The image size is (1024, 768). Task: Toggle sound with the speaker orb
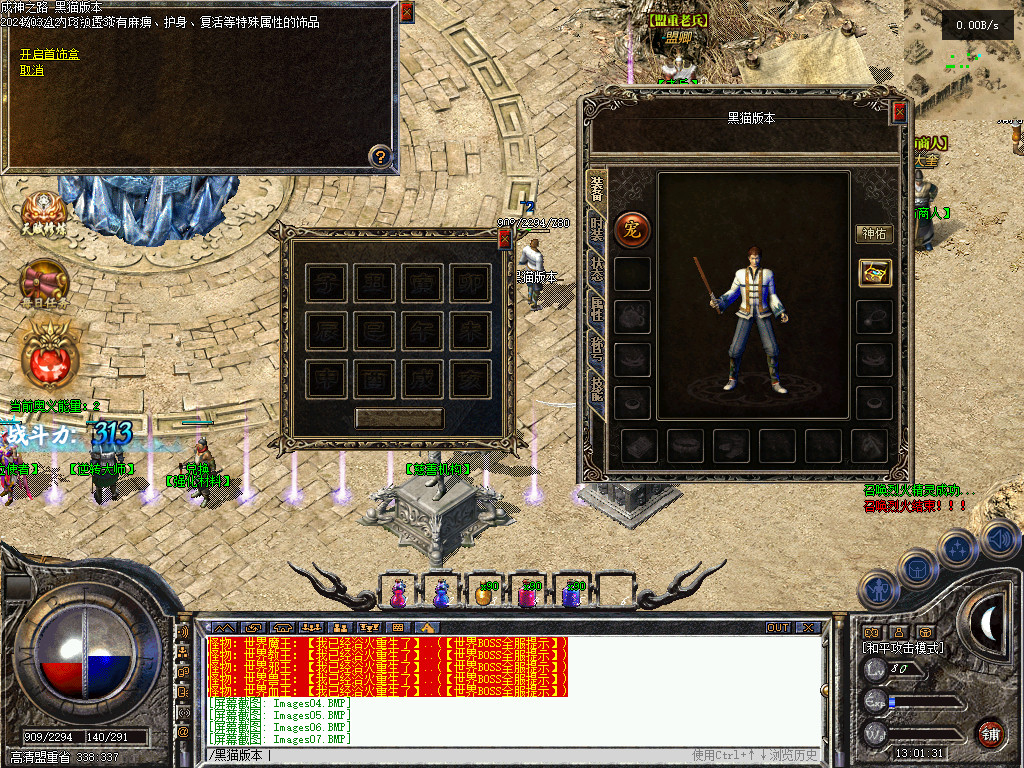coord(1000,540)
